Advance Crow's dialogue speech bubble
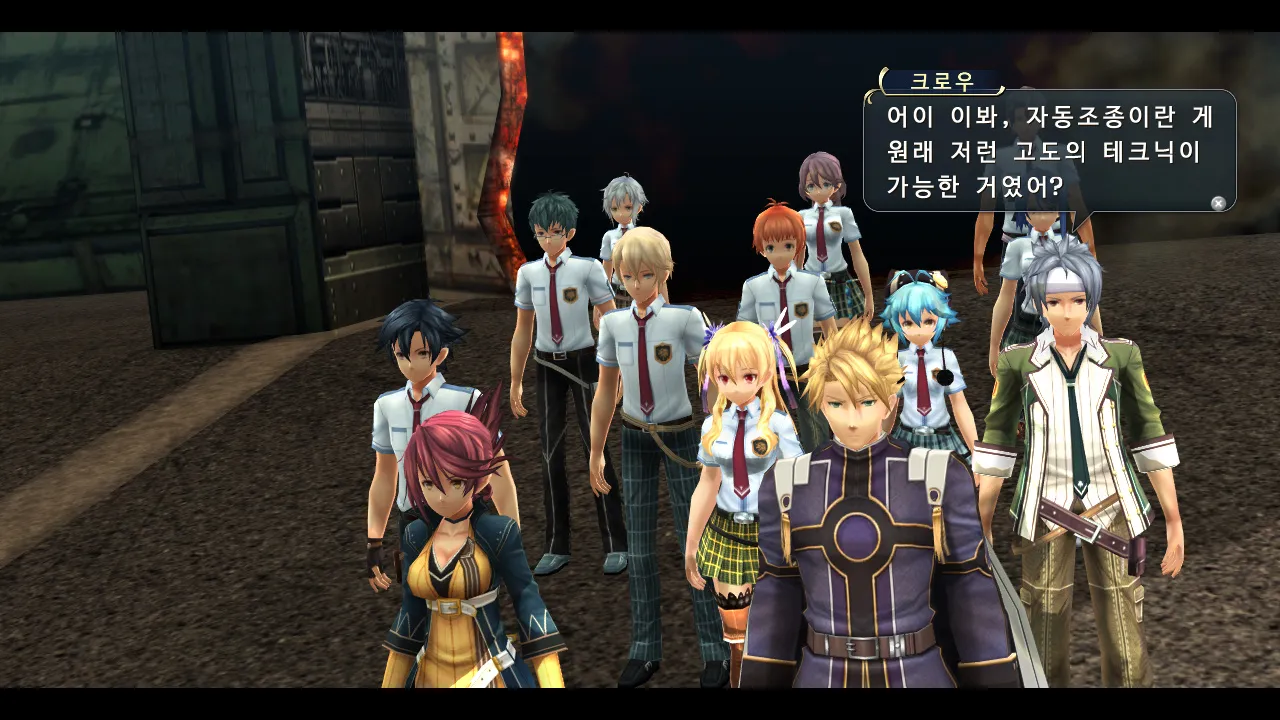 pos(1218,203)
